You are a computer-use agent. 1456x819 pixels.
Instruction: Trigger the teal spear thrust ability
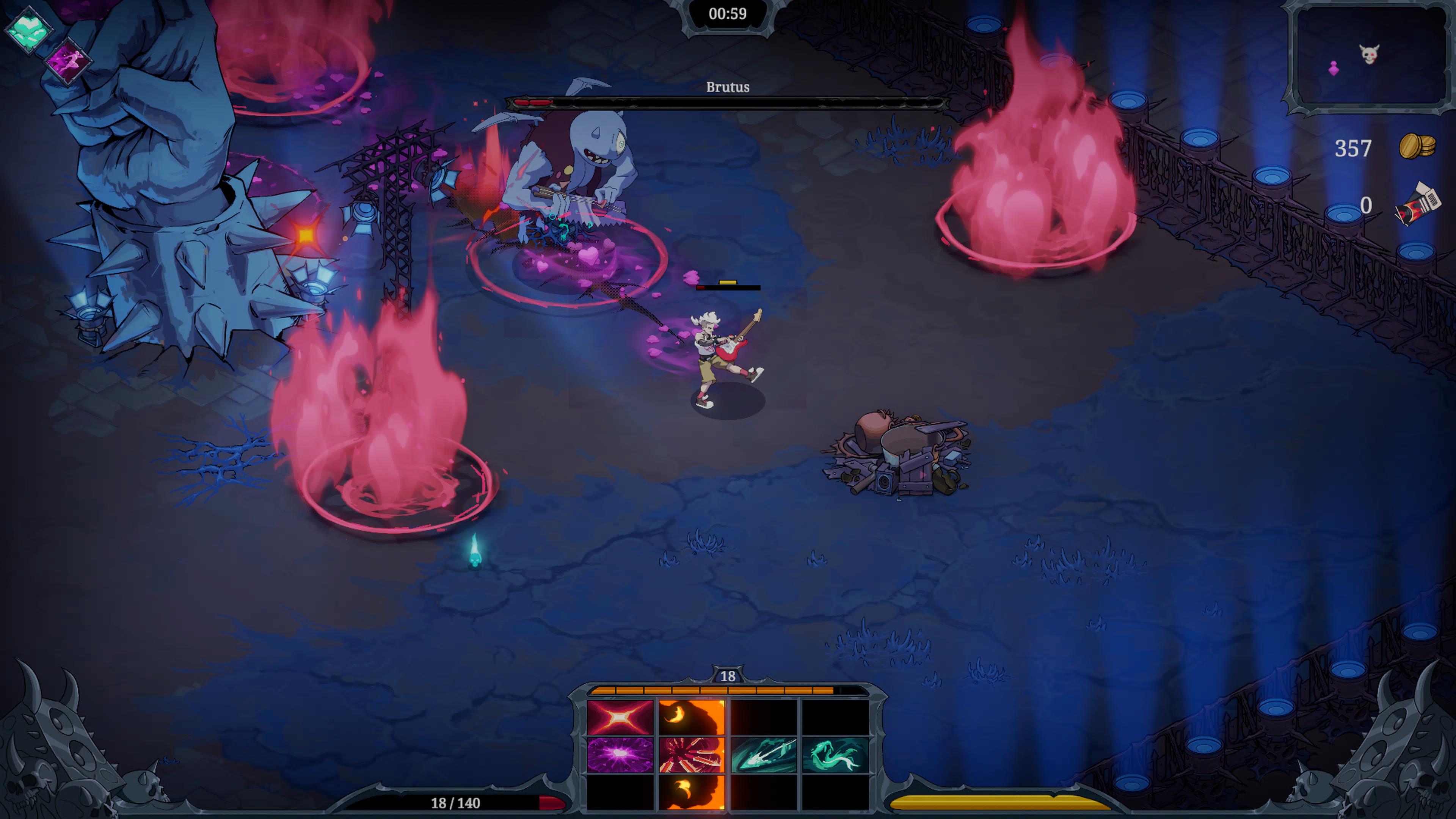pyautogui.click(x=764, y=754)
